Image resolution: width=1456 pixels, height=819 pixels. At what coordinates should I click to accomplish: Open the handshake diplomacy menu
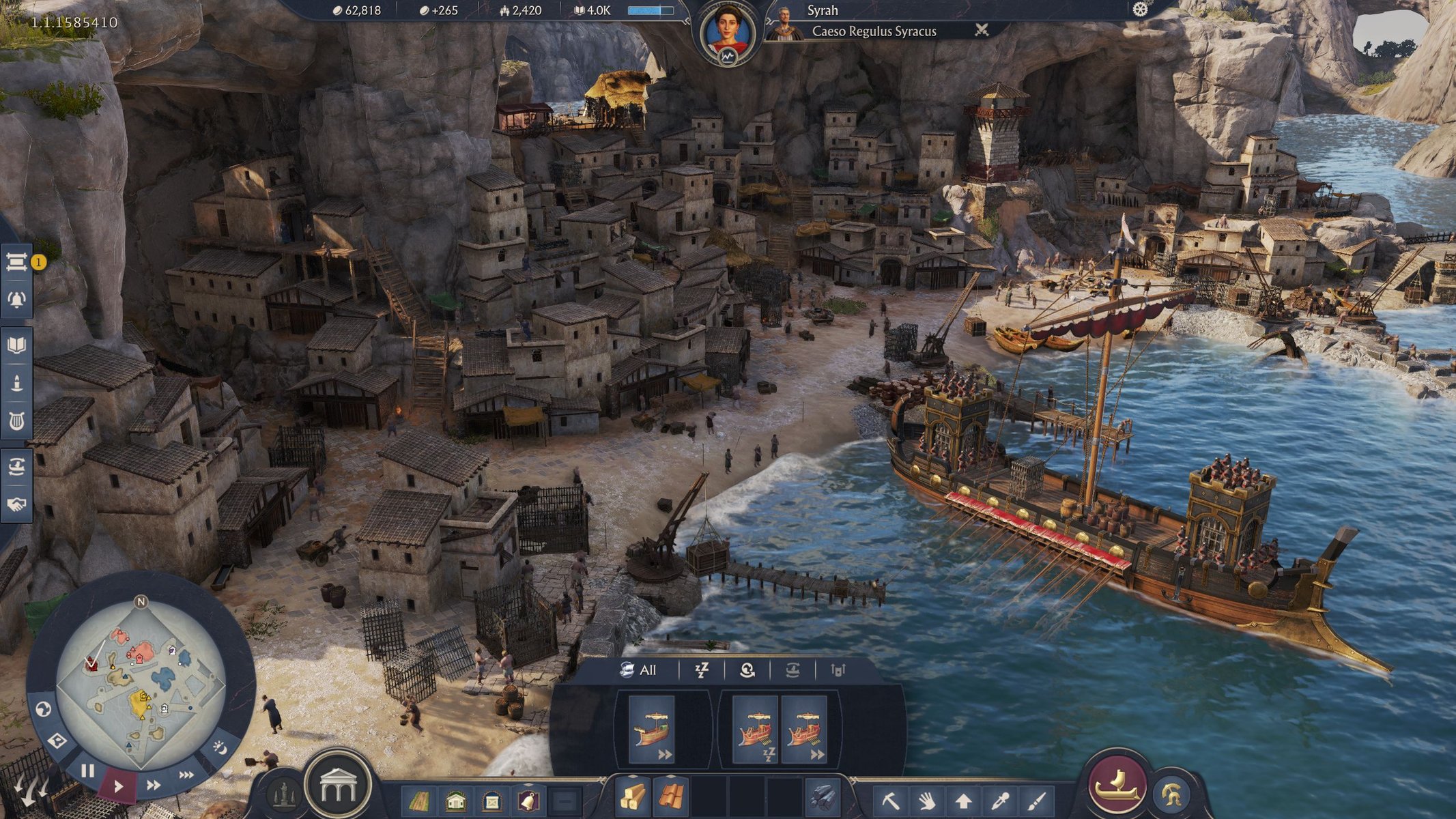16,504
